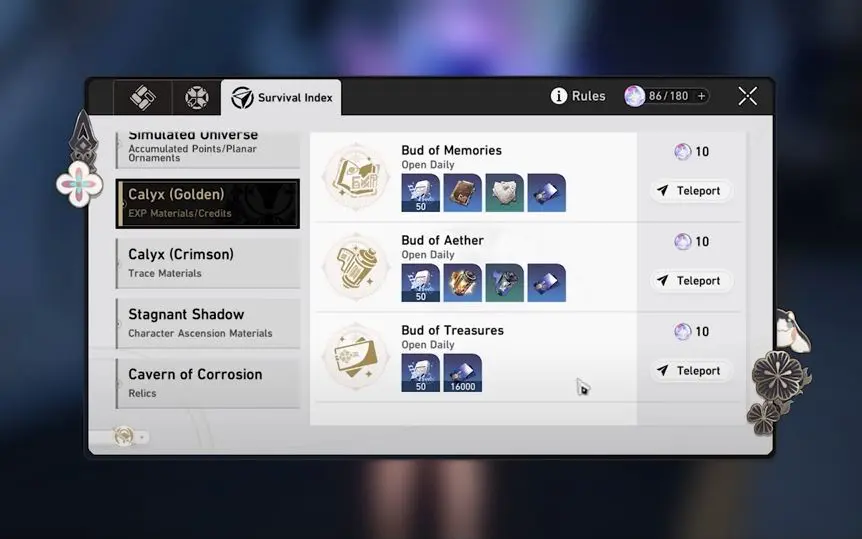
Task: Open the second guide tab icon
Action: point(196,98)
